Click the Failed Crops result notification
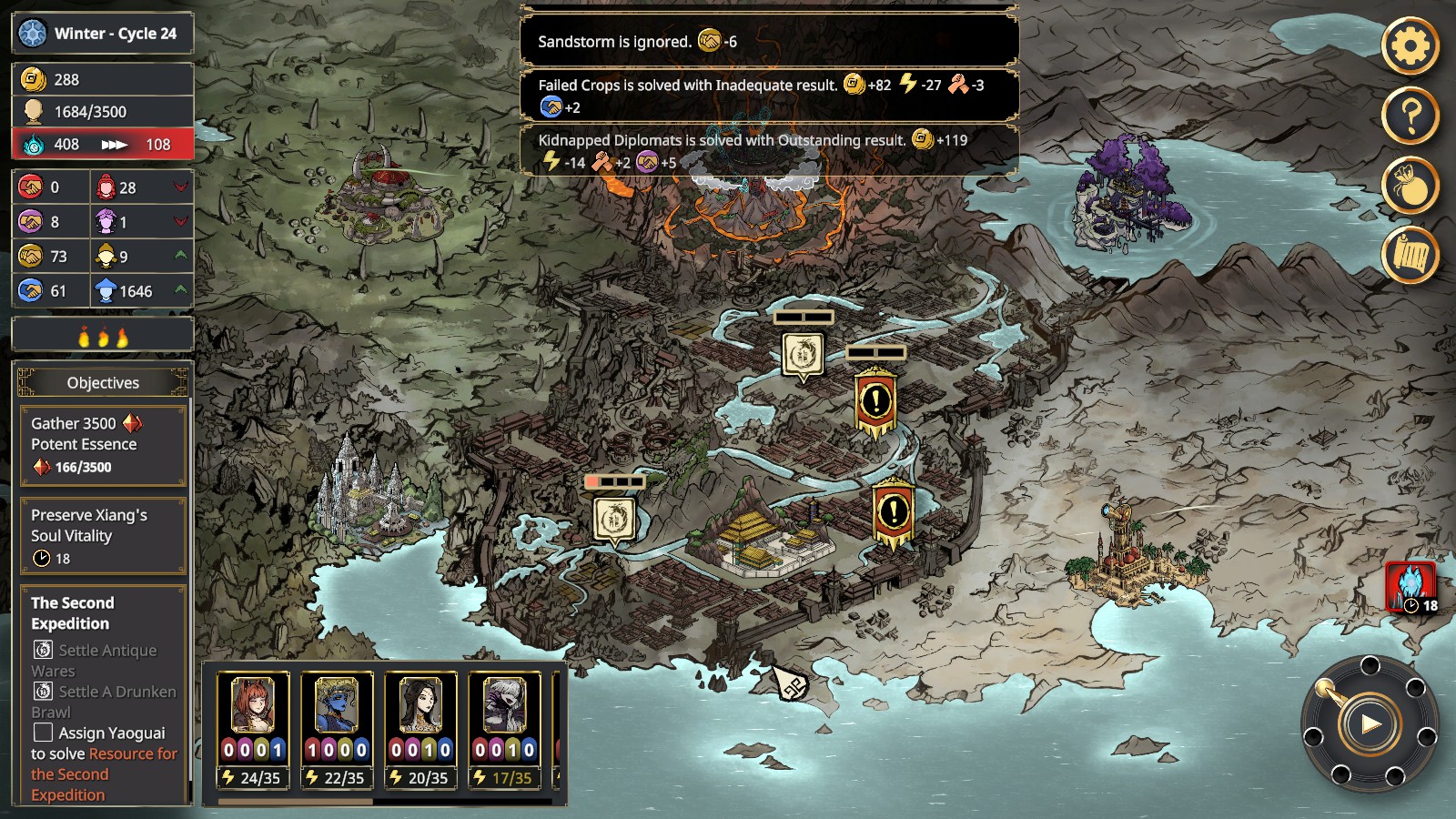The height and width of the screenshot is (819, 1456). tap(769, 96)
